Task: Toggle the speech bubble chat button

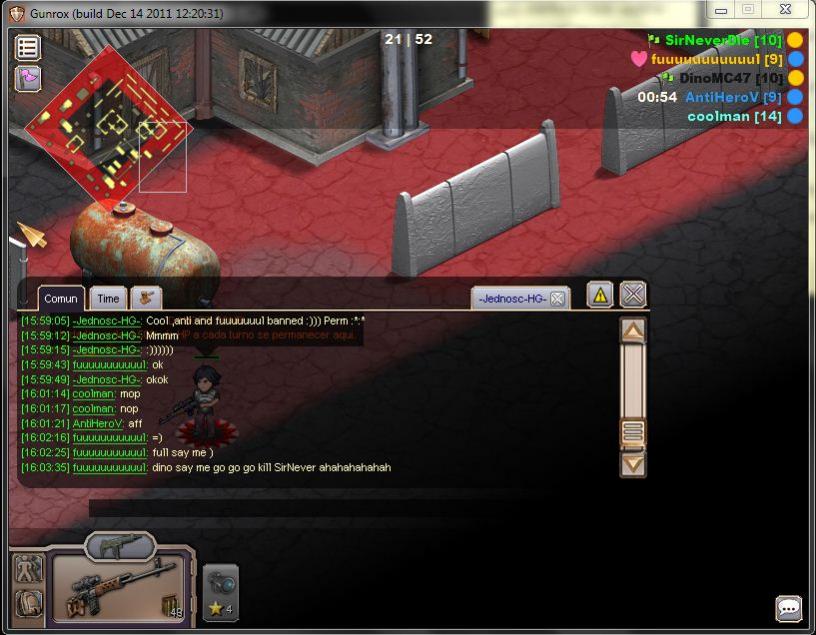Action: [789, 608]
